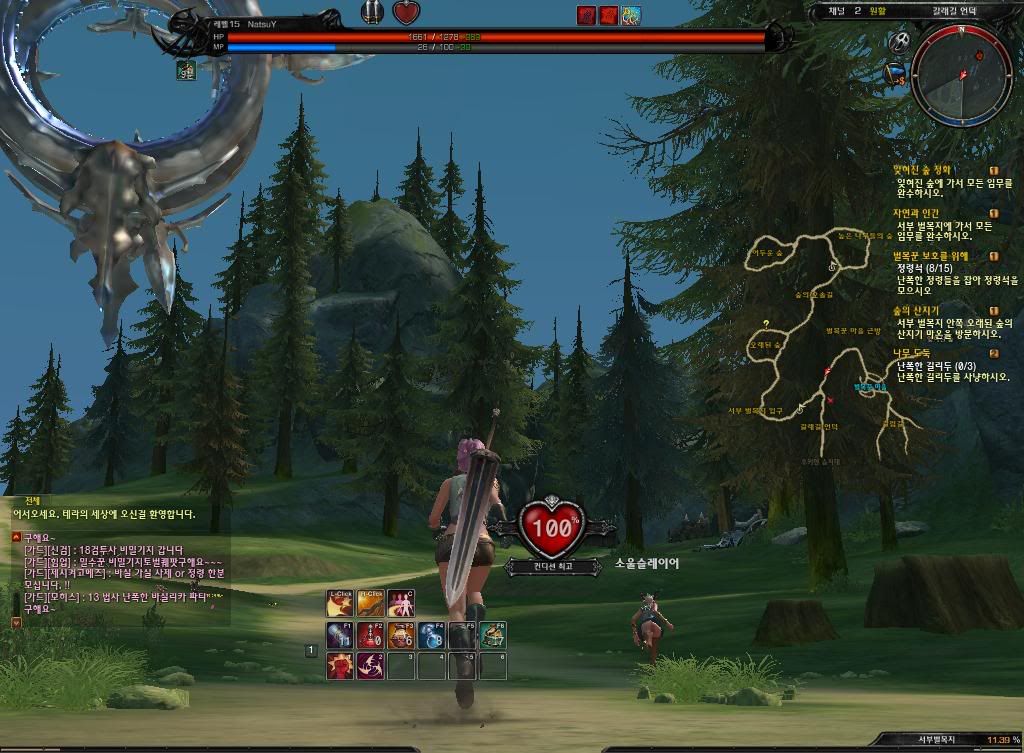Click the mask icon beside the minimap
1024x753 pixels.
900,42
